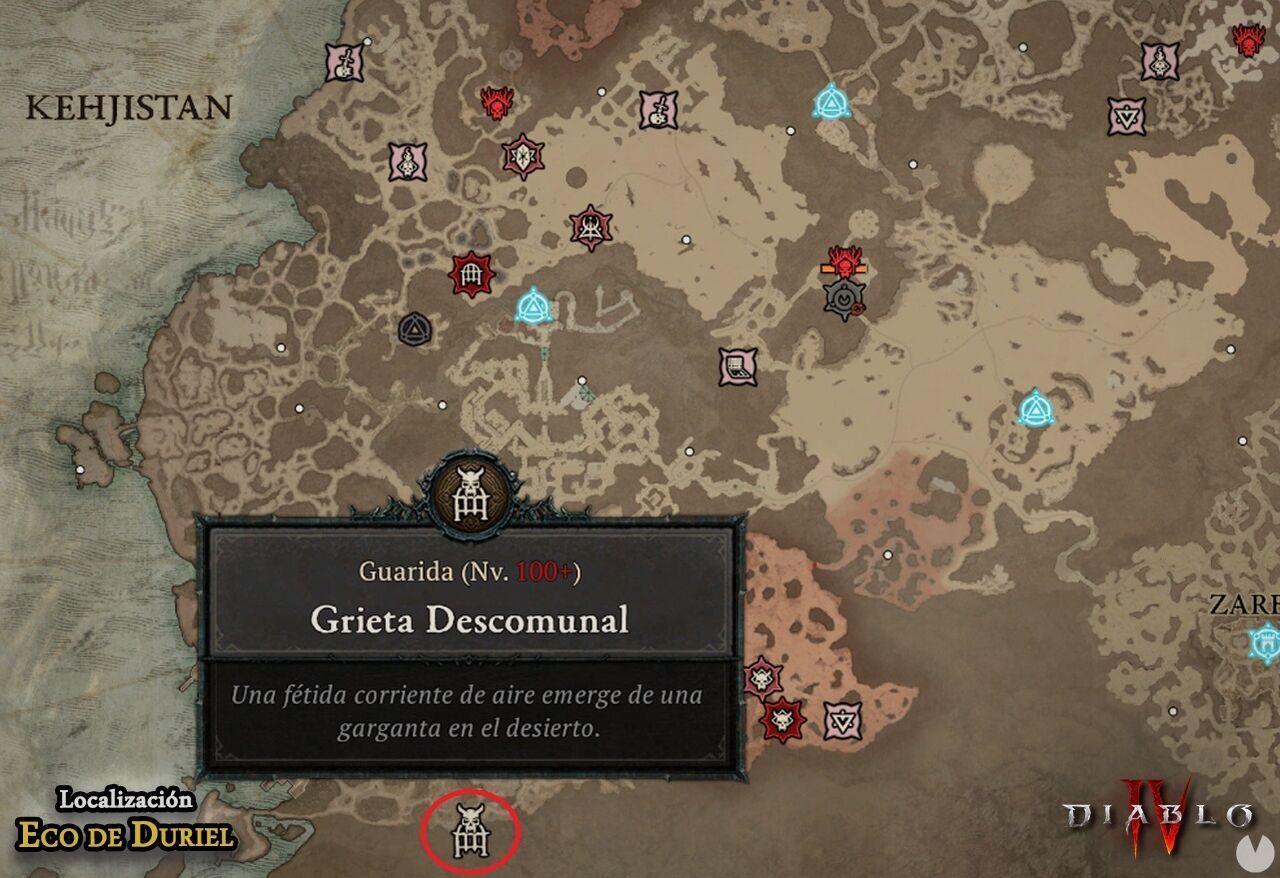Select the dark grey inactive waypoint marker
Image resolution: width=1280 pixels, height=878 pixels.
[x=414, y=328]
